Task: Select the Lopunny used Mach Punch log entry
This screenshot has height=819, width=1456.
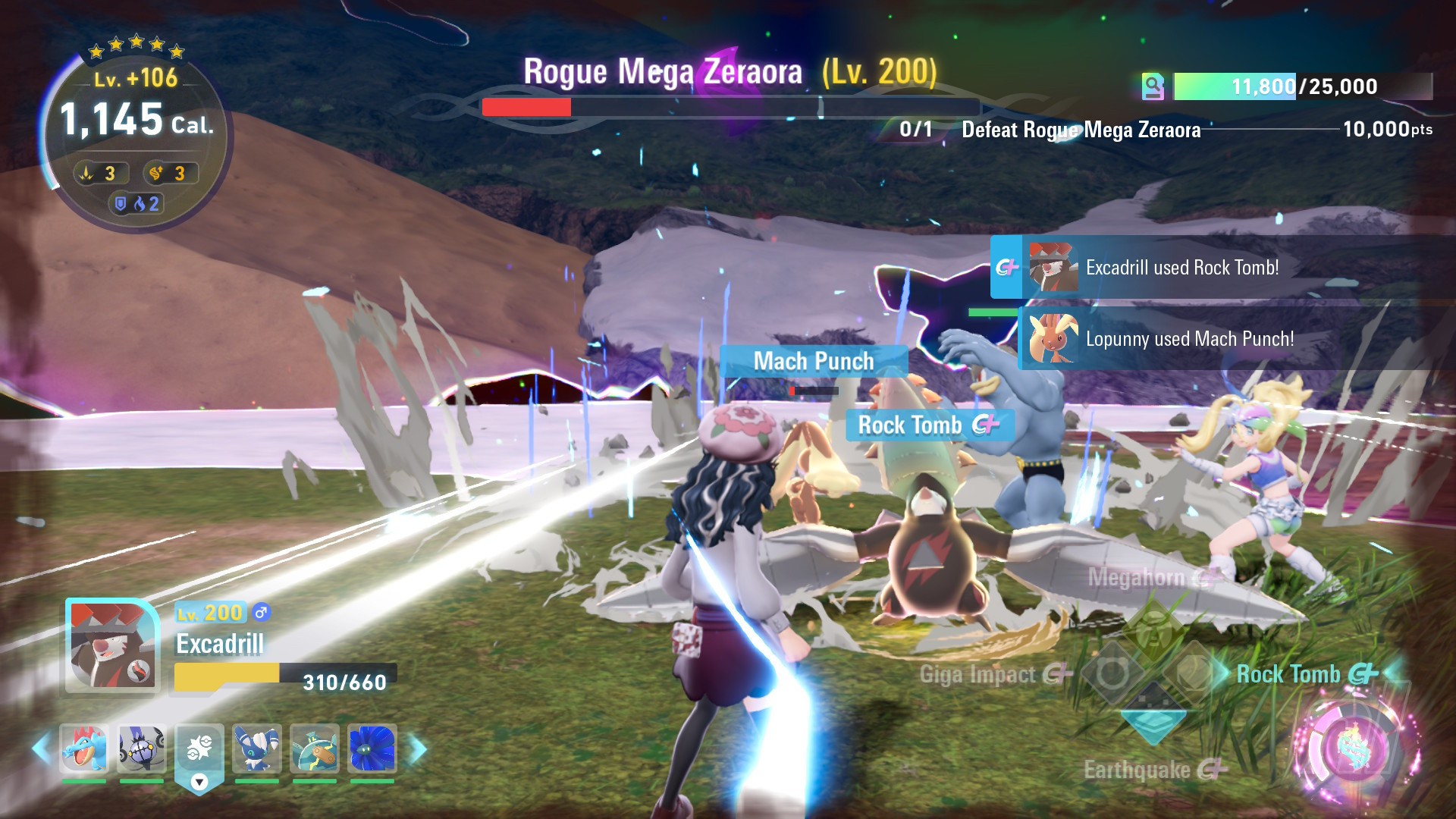Action: 1189,339
